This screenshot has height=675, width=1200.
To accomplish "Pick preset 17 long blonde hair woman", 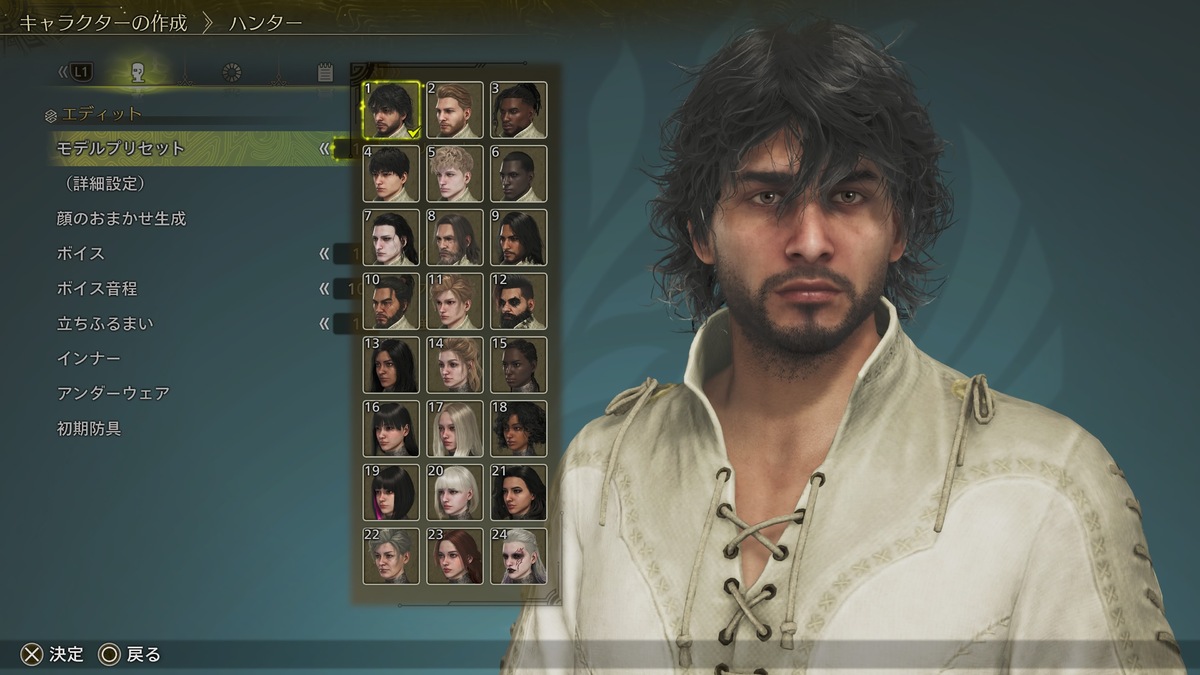I will tap(455, 429).
